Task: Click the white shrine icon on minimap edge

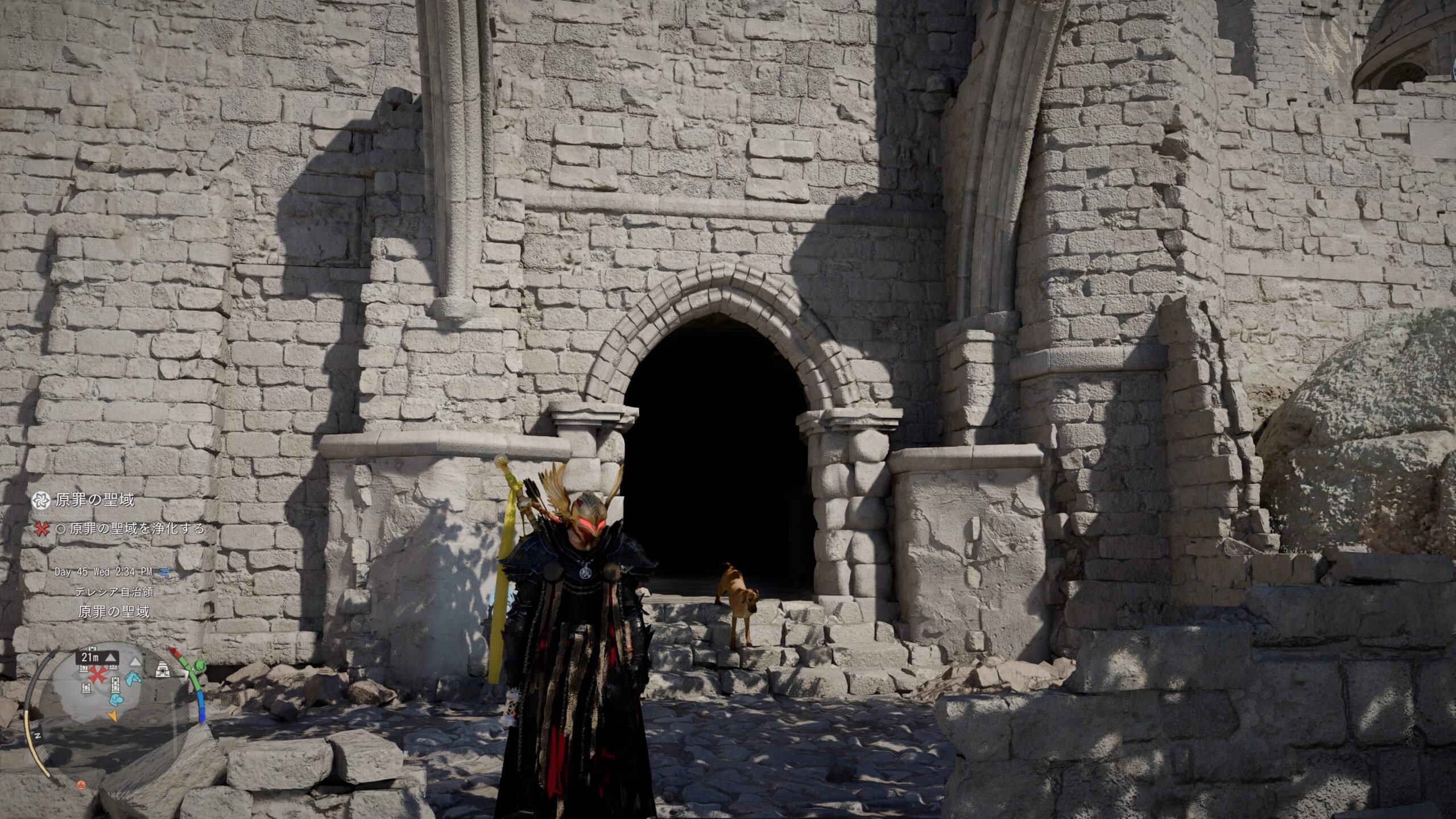Action: point(163,669)
